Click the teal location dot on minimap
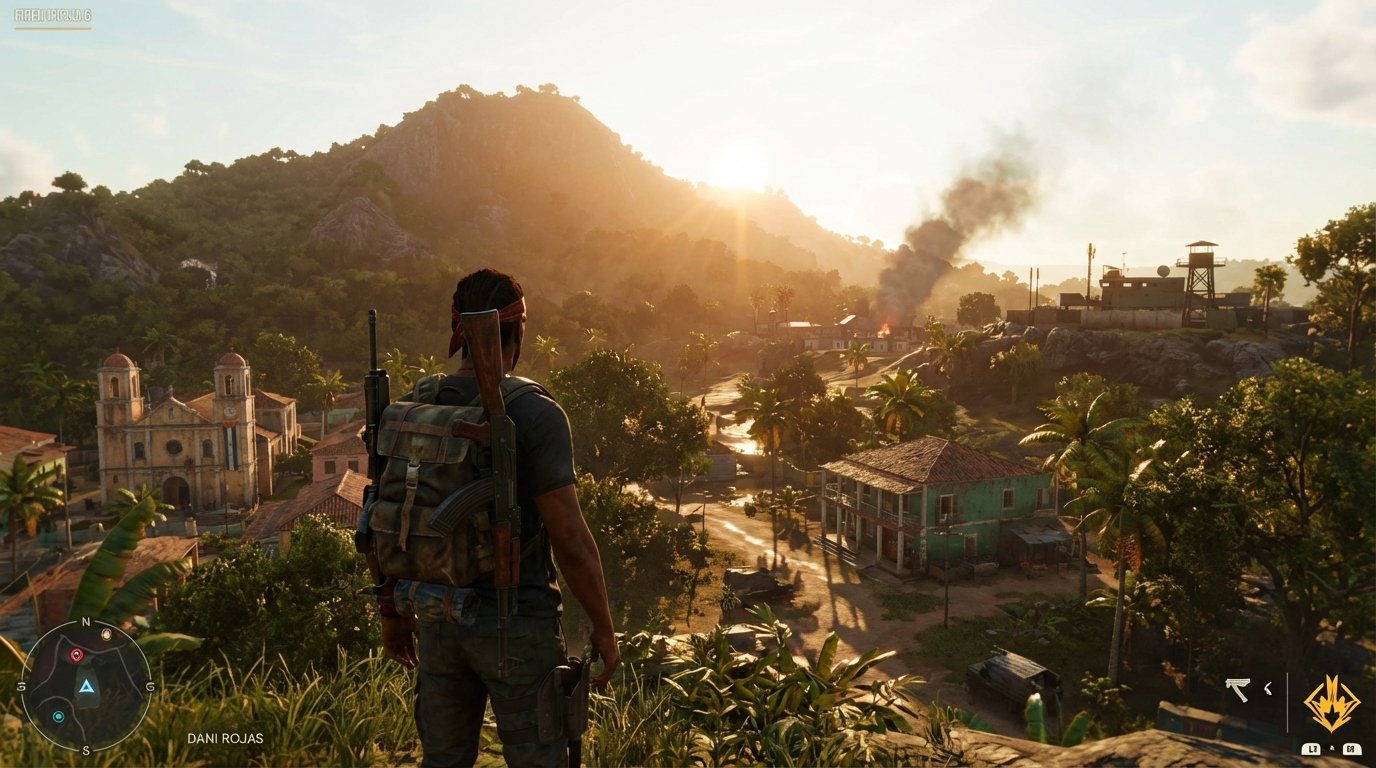The height and width of the screenshot is (768, 1376). [58, 715]
